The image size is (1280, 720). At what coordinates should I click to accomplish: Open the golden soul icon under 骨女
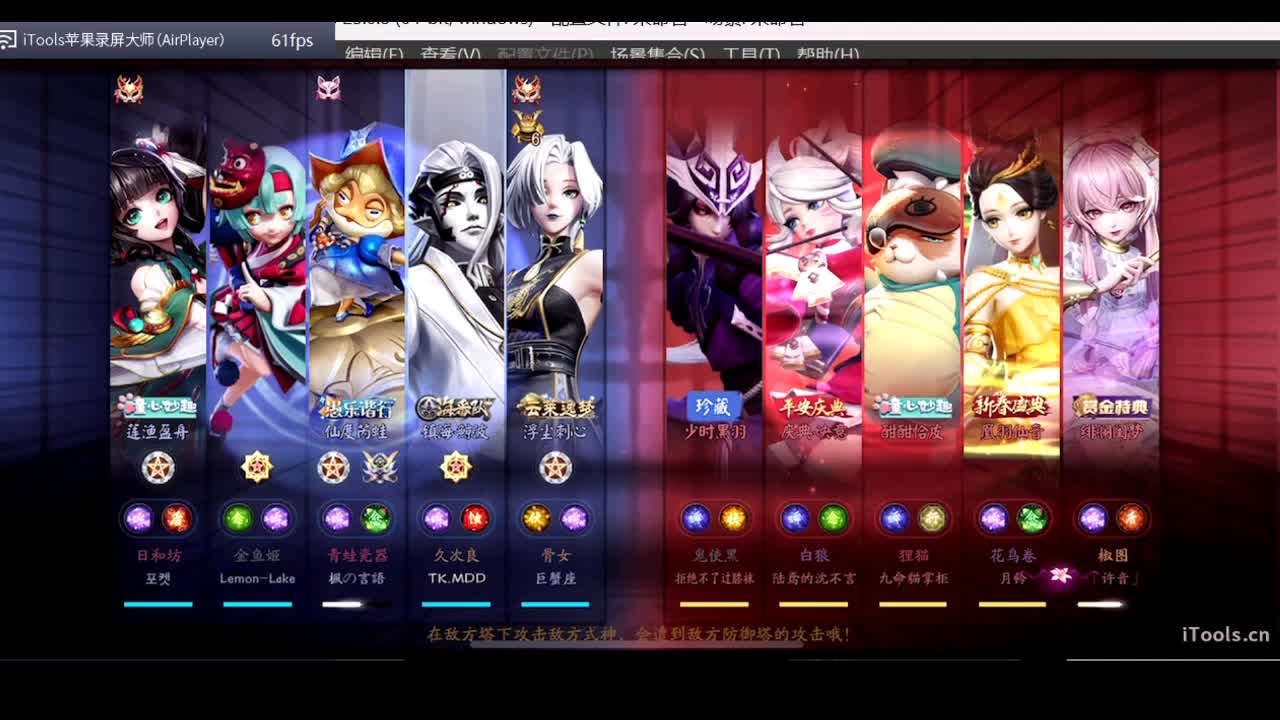(x=532, y=519)
